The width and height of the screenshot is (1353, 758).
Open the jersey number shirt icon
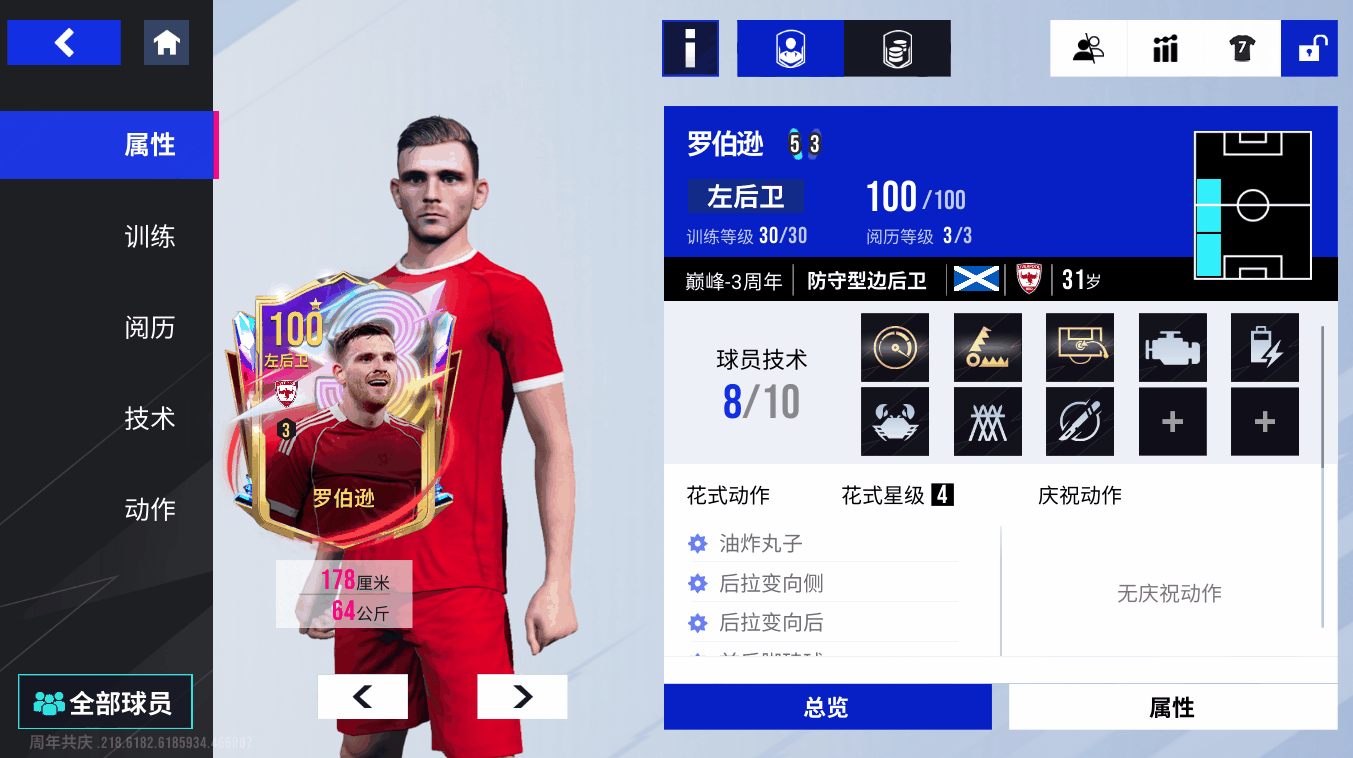click(1242, 48)
